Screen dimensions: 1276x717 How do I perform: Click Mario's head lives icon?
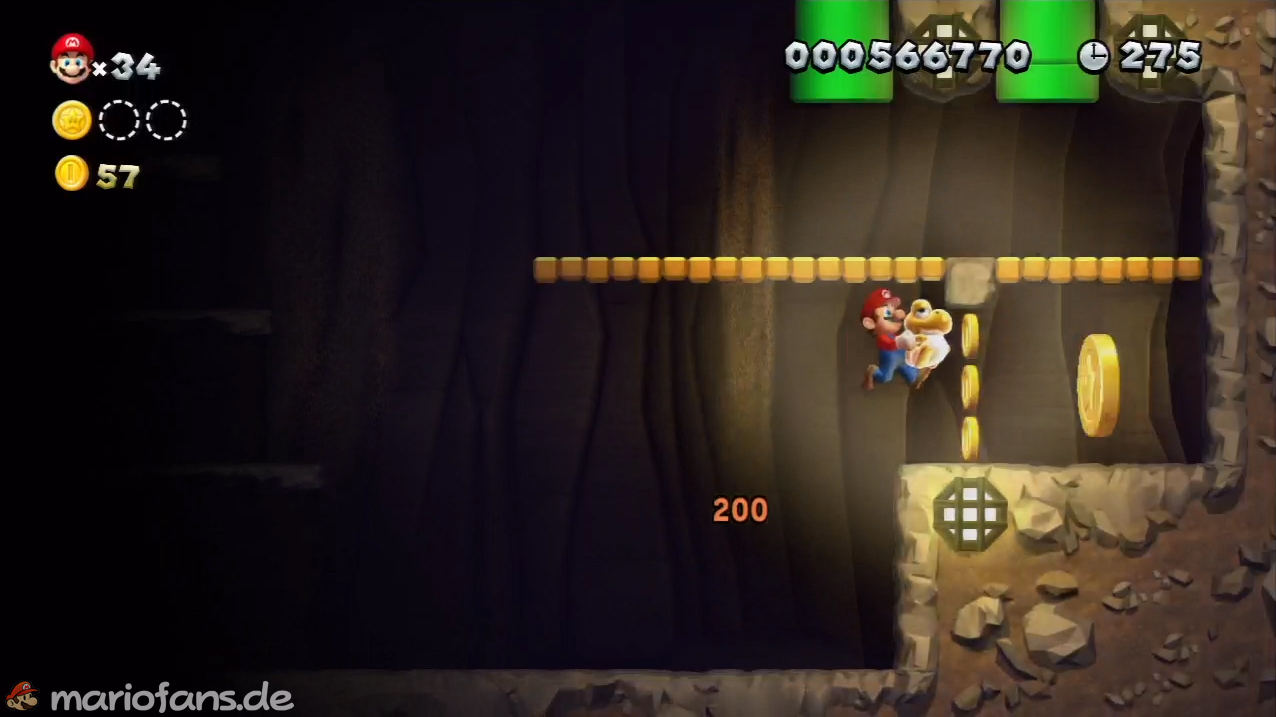(72, 58)
